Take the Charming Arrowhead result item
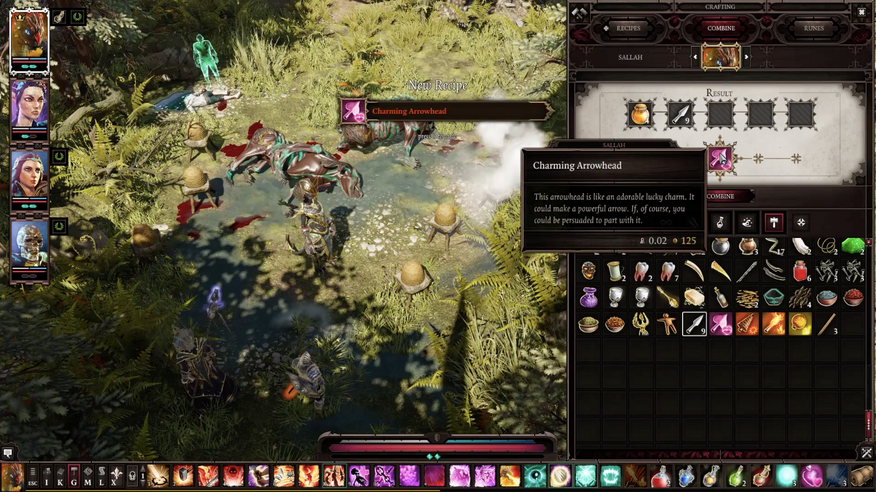This screenshot has width=876, height=492. (x=719, y=159)
